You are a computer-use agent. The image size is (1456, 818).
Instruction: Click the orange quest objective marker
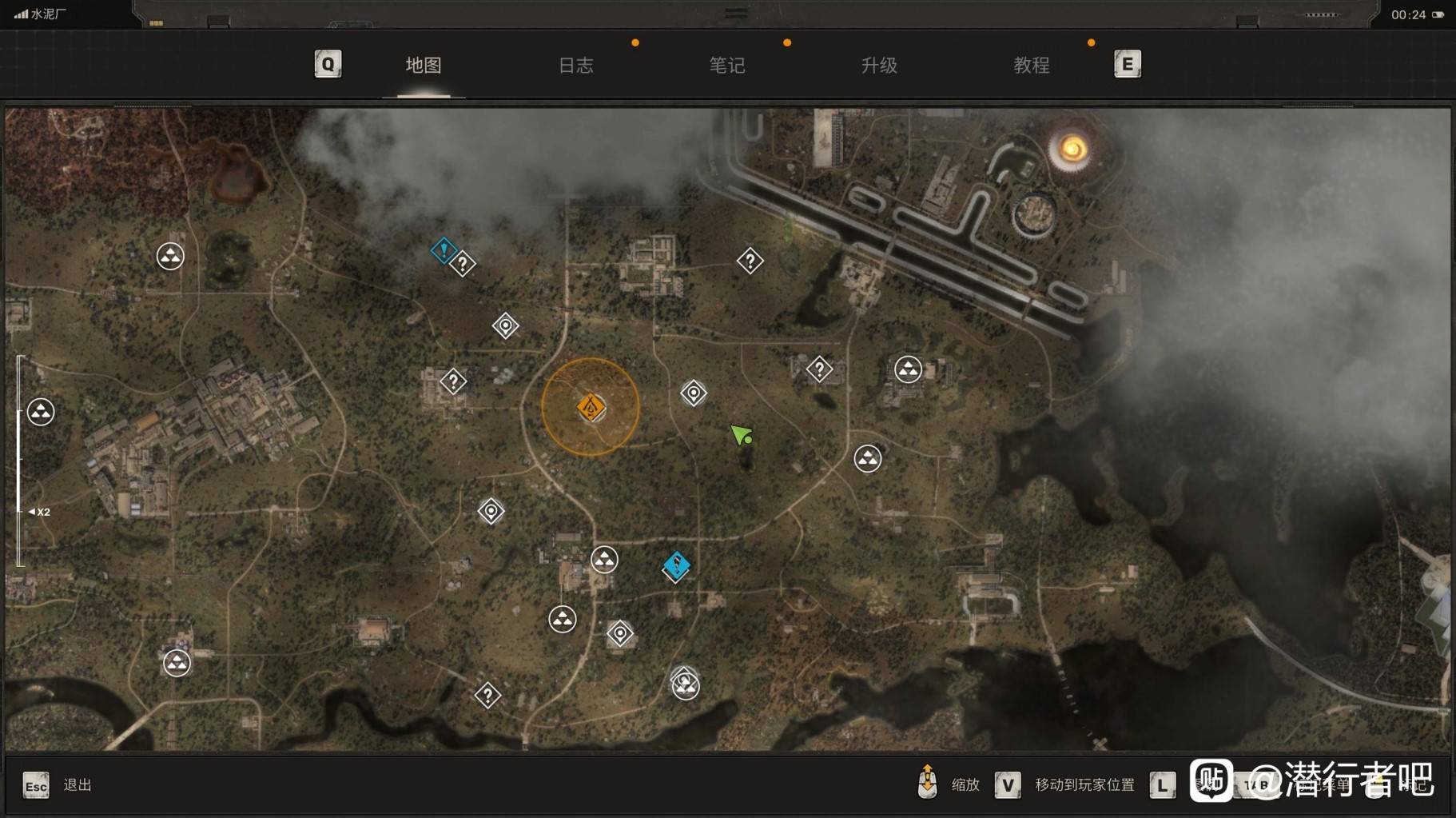591,408
